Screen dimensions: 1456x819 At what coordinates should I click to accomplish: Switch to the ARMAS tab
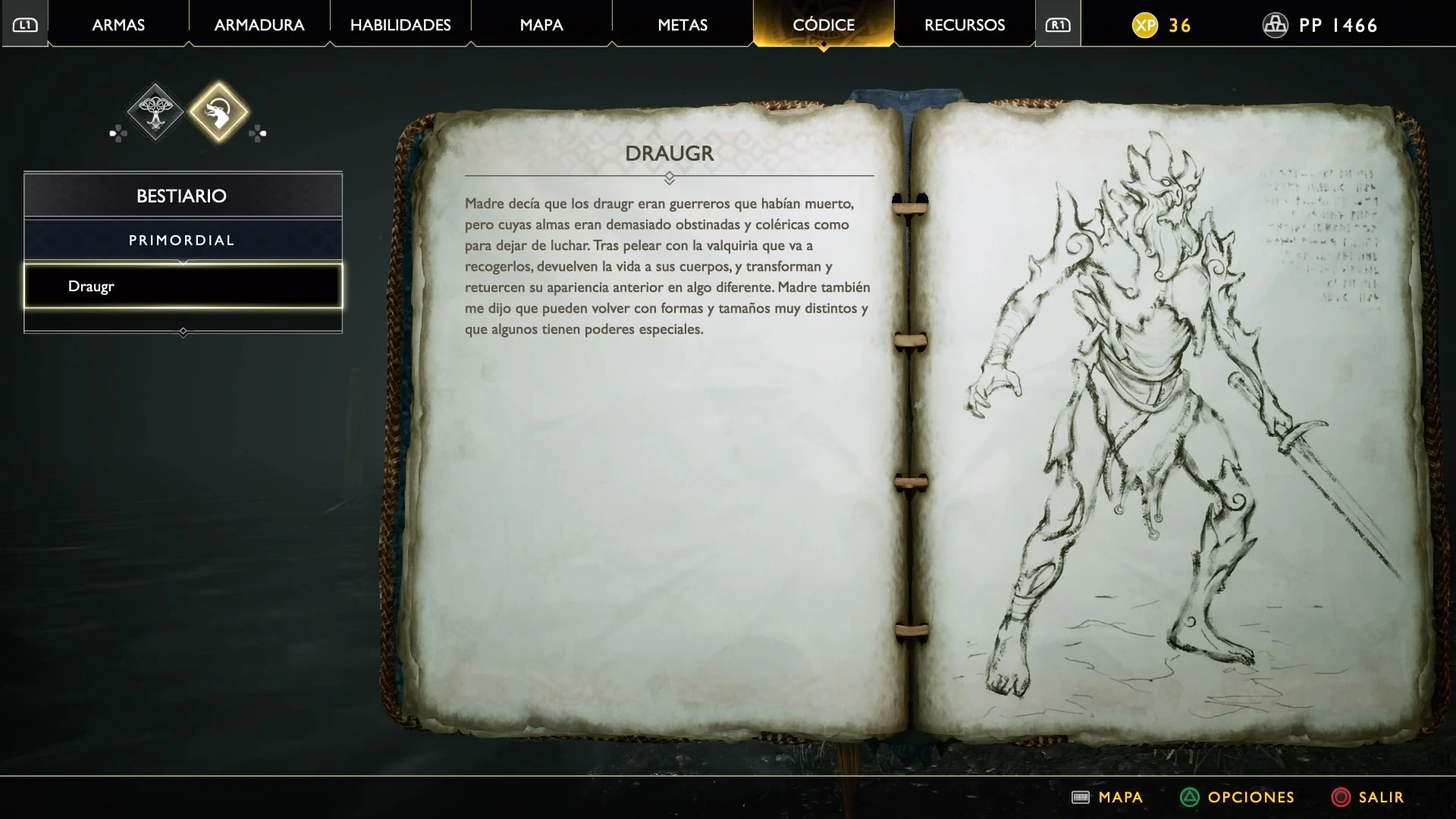pyautogui.click(x=118, y=25)
